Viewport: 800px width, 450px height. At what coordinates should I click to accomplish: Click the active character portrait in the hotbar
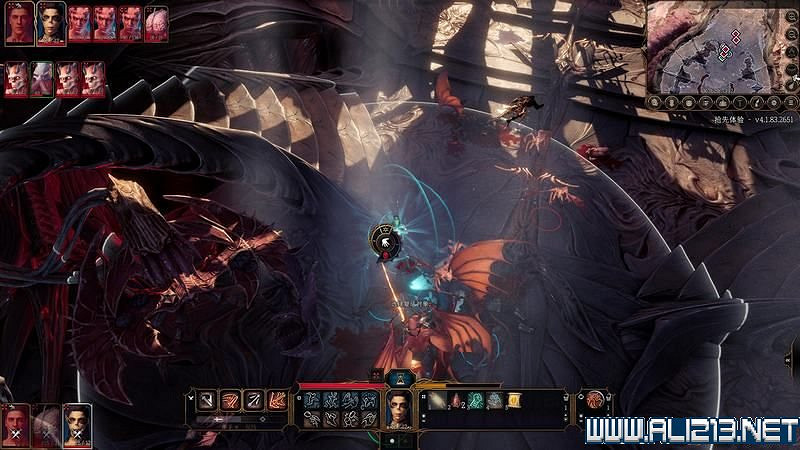399,409
